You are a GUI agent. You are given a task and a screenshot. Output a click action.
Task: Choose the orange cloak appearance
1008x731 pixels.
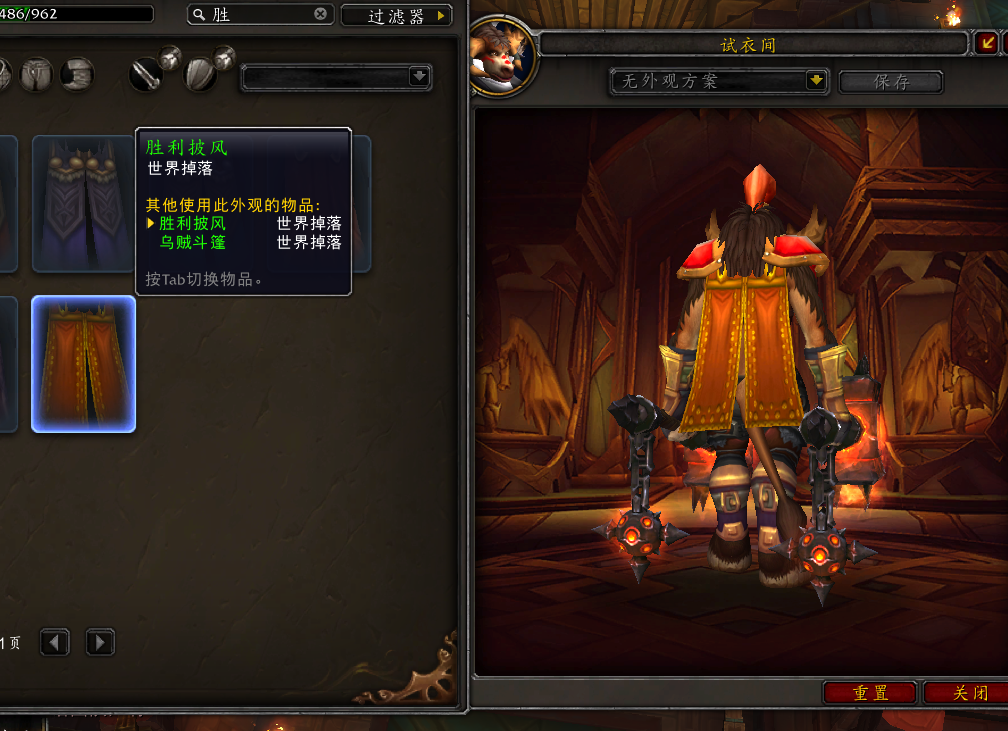click(84, 364)
